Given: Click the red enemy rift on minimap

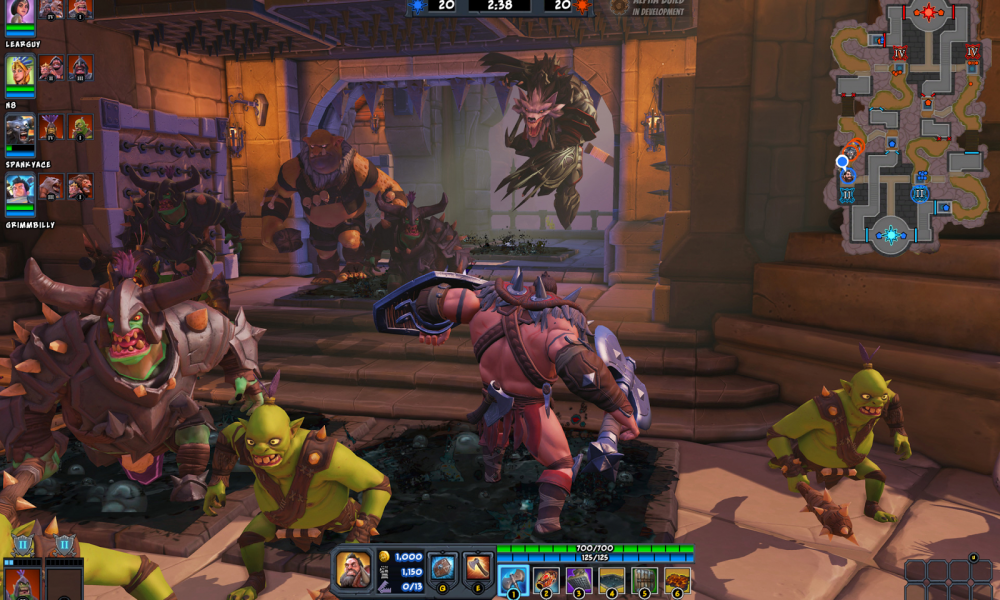Looking at the screenshot, I should pos(929,13).
